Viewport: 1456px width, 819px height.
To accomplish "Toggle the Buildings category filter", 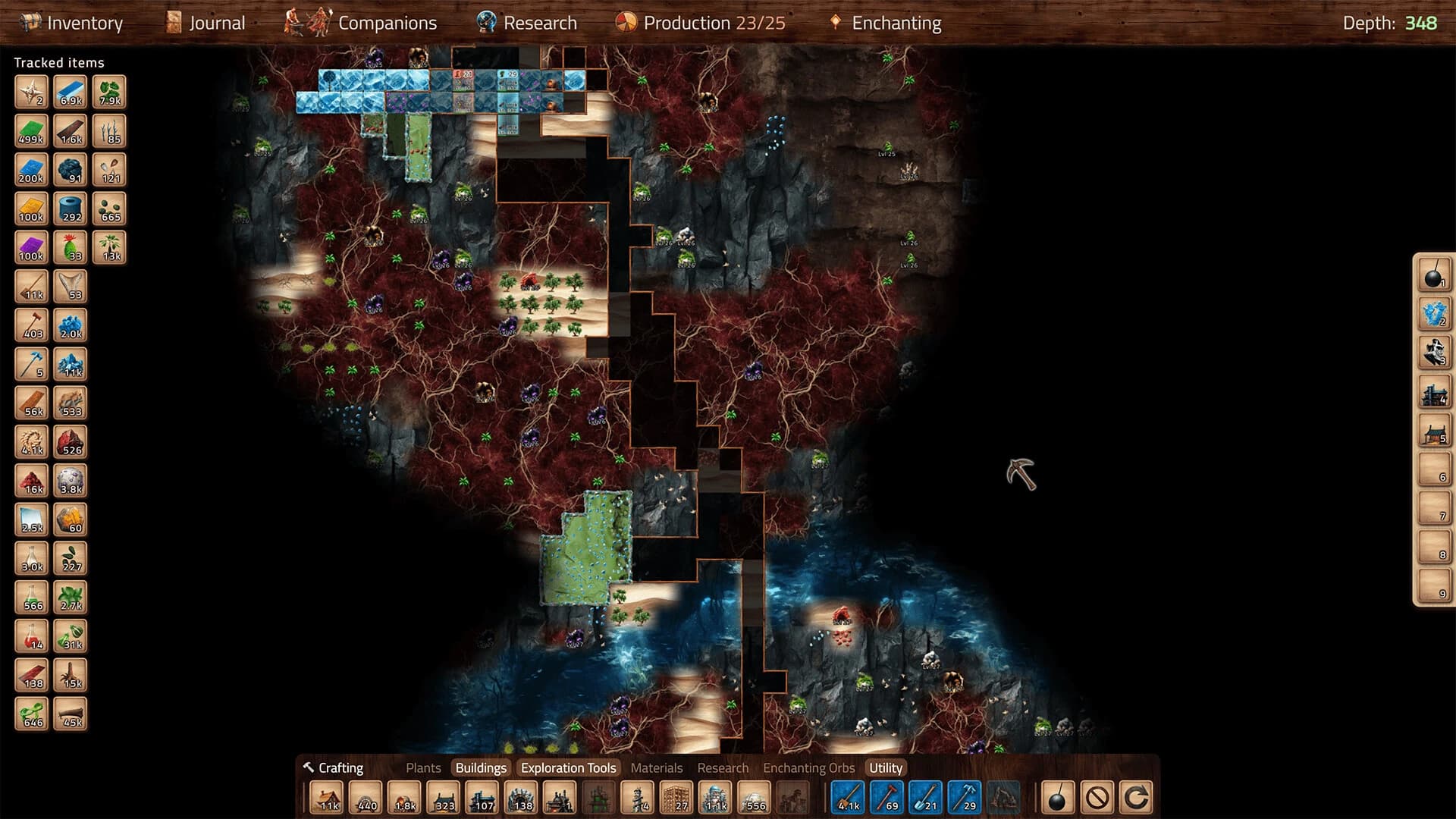I will tap(482, 767).
